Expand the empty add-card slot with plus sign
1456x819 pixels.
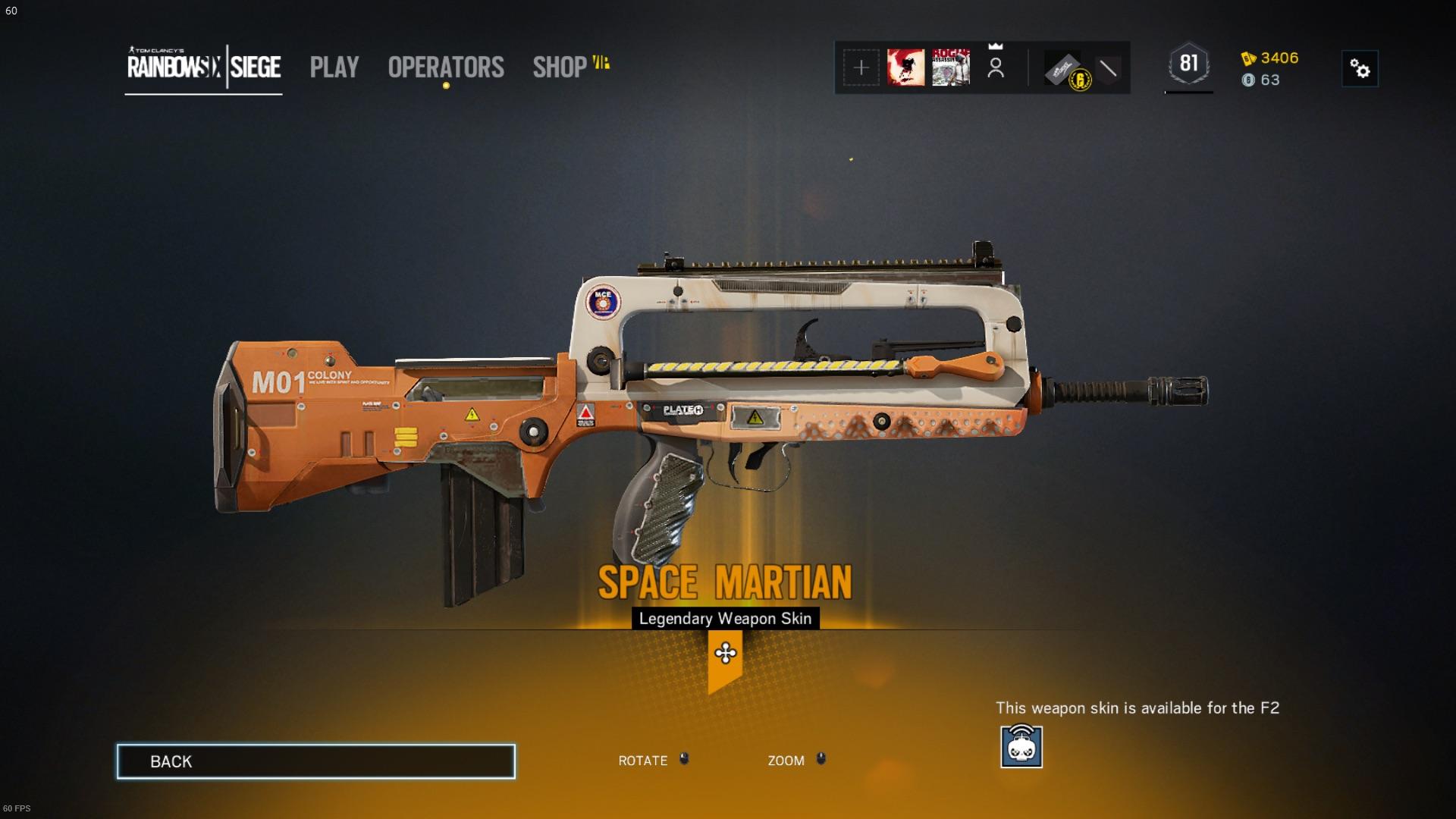click(861, 68)
